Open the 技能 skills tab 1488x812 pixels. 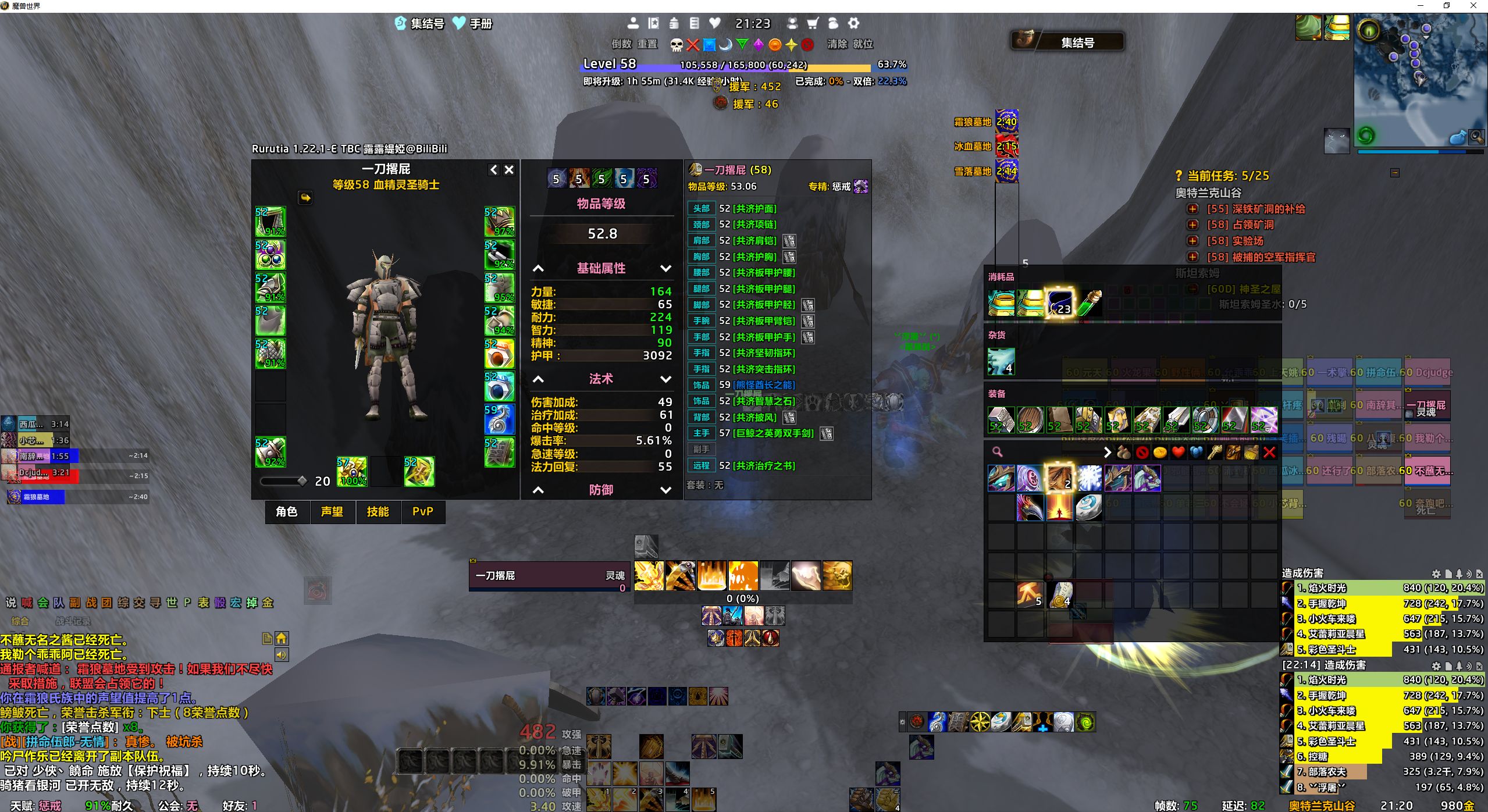tap(378, 512)
